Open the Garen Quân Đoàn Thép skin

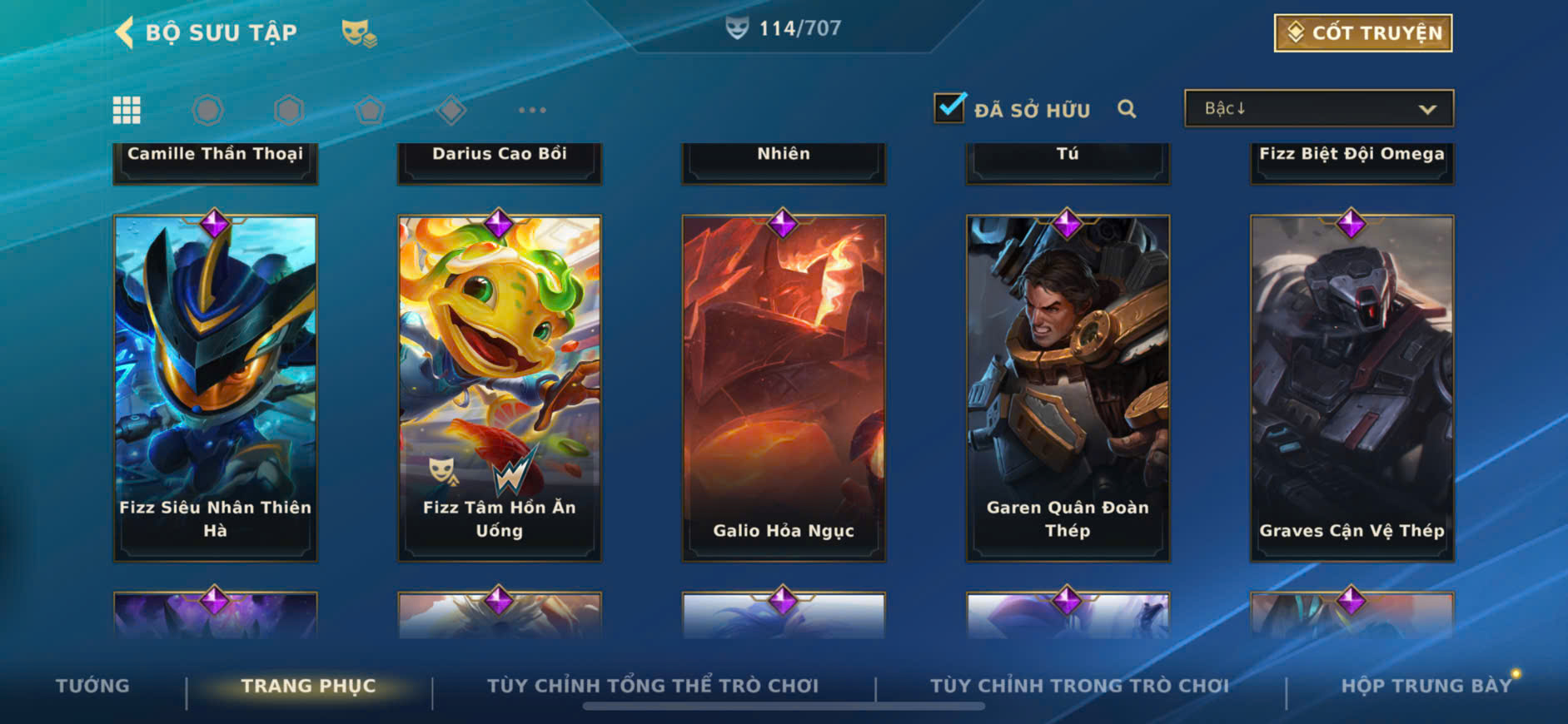(x=1068, y=388)
